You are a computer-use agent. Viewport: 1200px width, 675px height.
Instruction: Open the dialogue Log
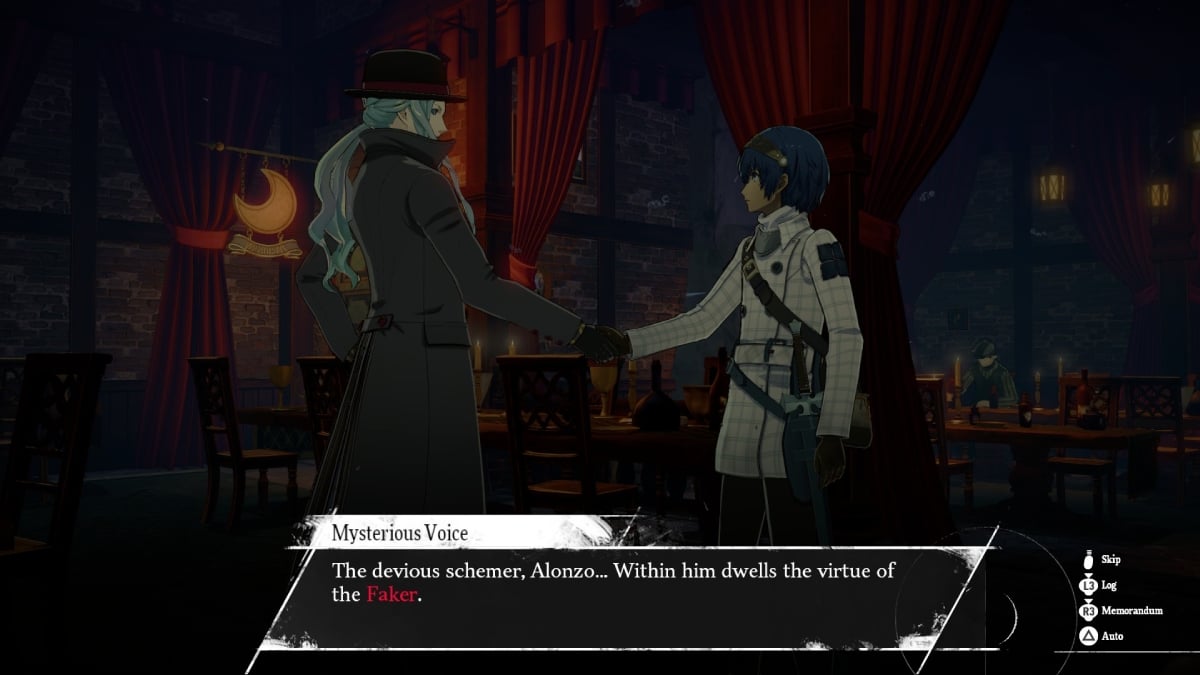pos(1109,586)
